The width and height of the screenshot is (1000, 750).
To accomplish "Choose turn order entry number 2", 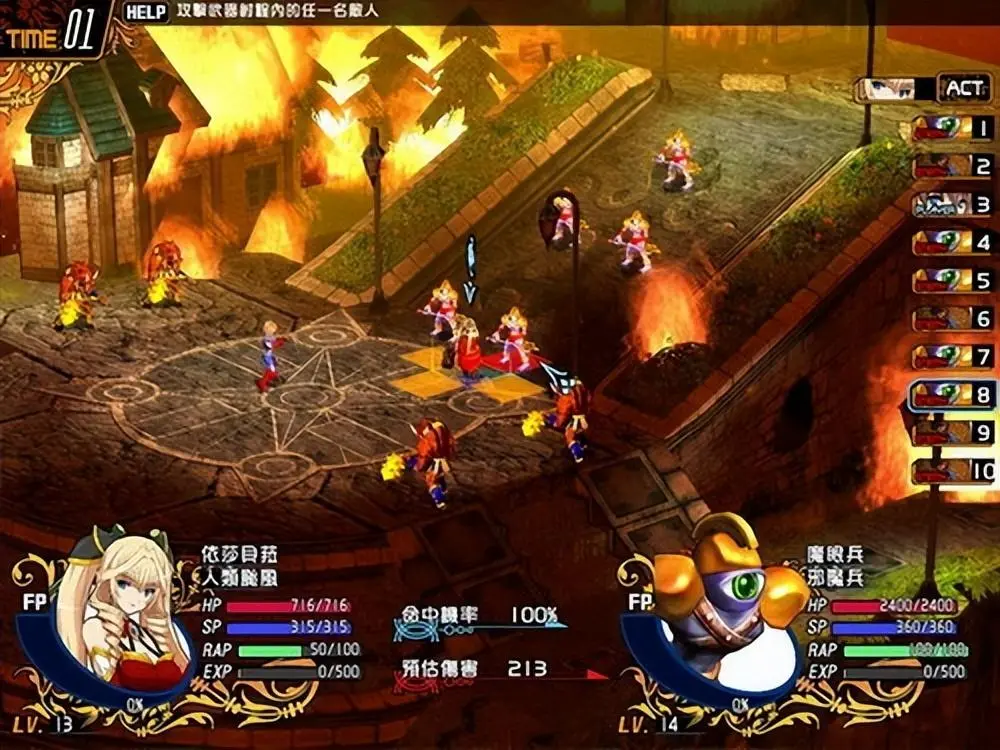I will [953, 166].
